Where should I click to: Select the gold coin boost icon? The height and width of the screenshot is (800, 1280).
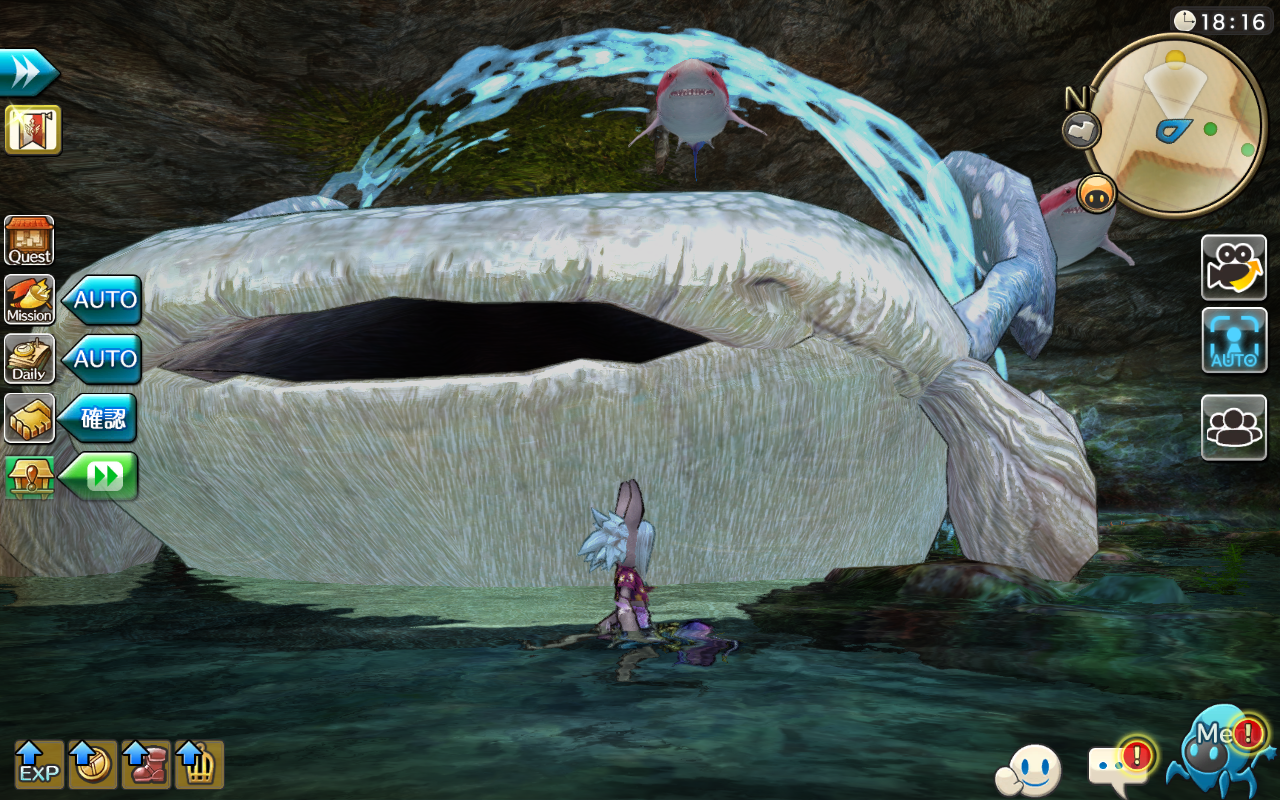tap(93, 765)
